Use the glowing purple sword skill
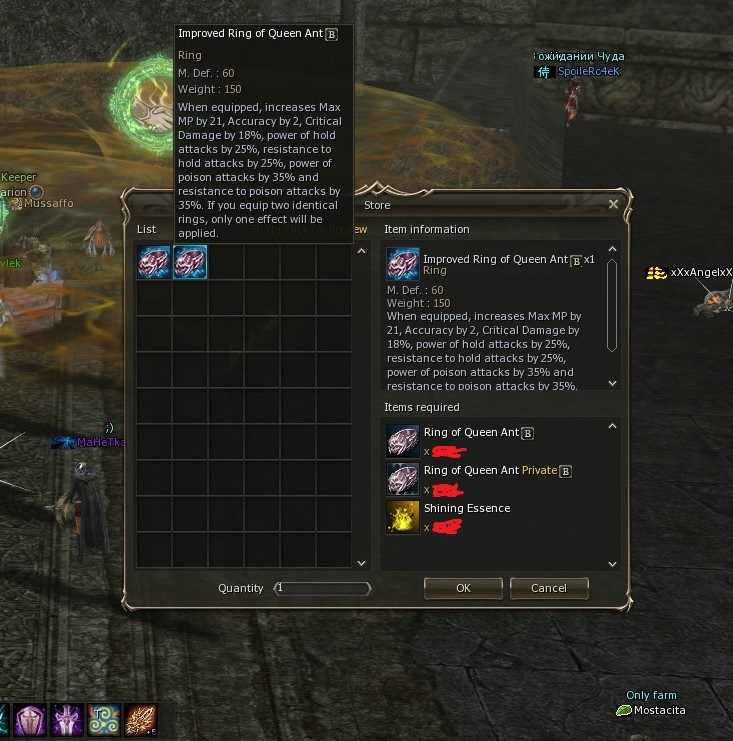 [x=66, y=720]
